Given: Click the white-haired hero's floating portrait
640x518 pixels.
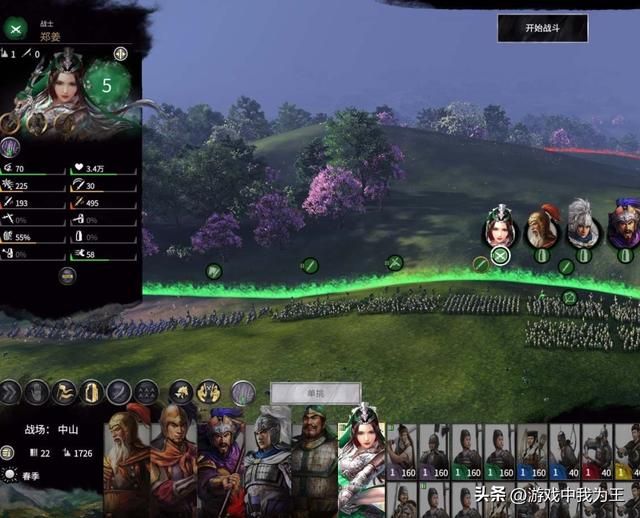Looking at the screenshot, I should click(x=583, y=226).
